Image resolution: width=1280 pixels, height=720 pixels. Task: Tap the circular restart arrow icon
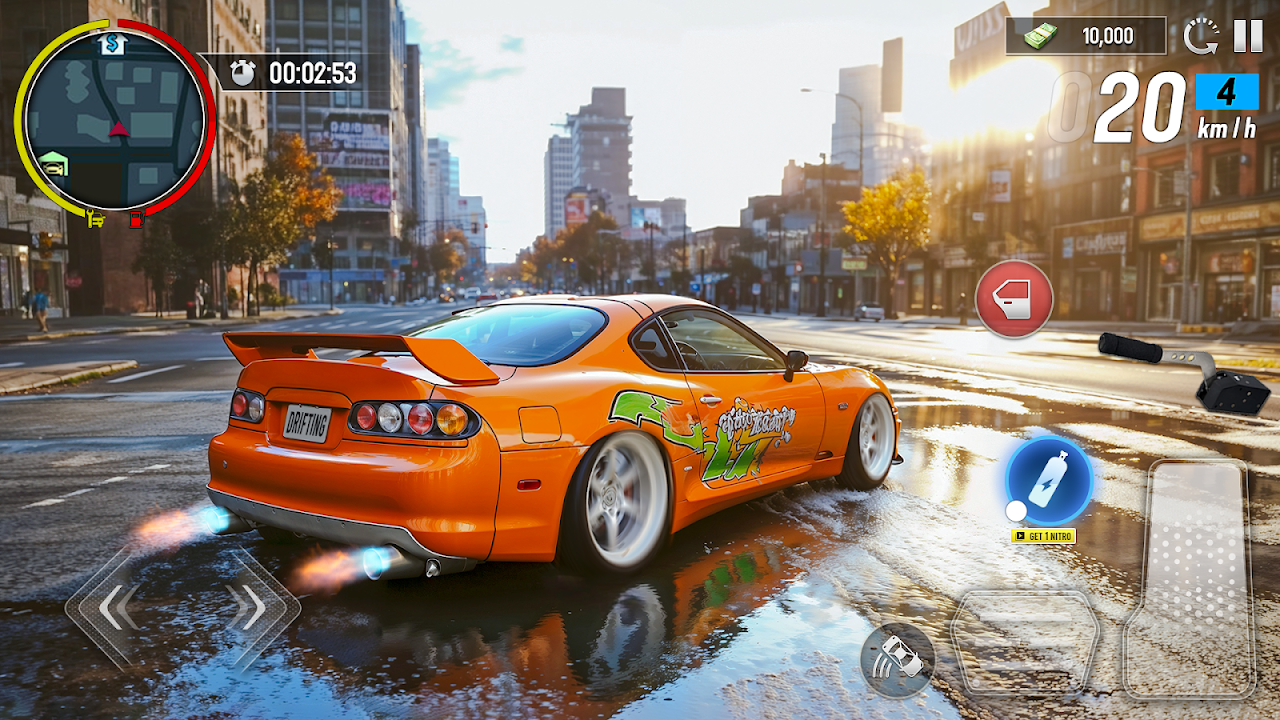tap(1200, 37)
